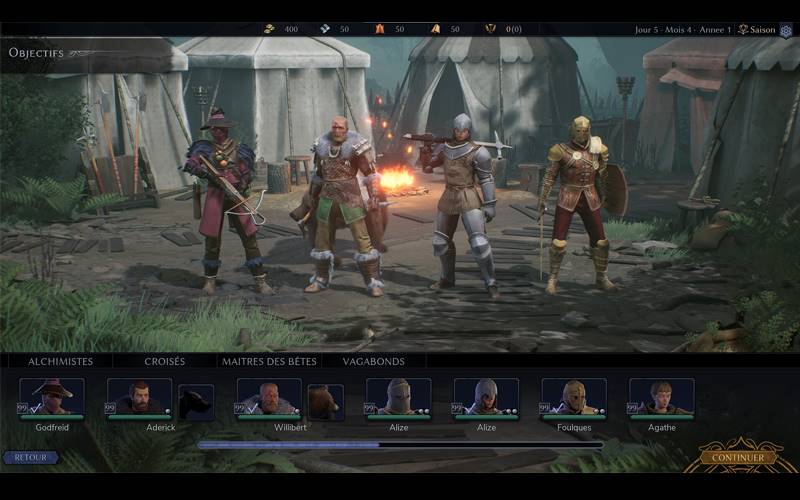Select the Vagabonds tab
The width and height of the screenshot is (800, 500).
[x=373, y=361]
